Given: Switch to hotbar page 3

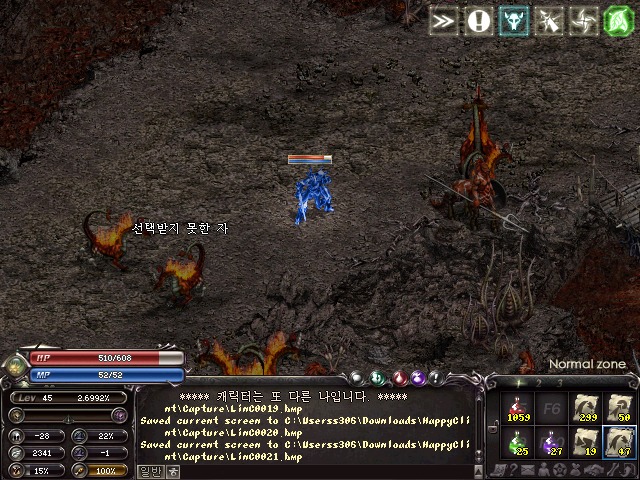Looking at the screenshot, I should coord(560,383).
